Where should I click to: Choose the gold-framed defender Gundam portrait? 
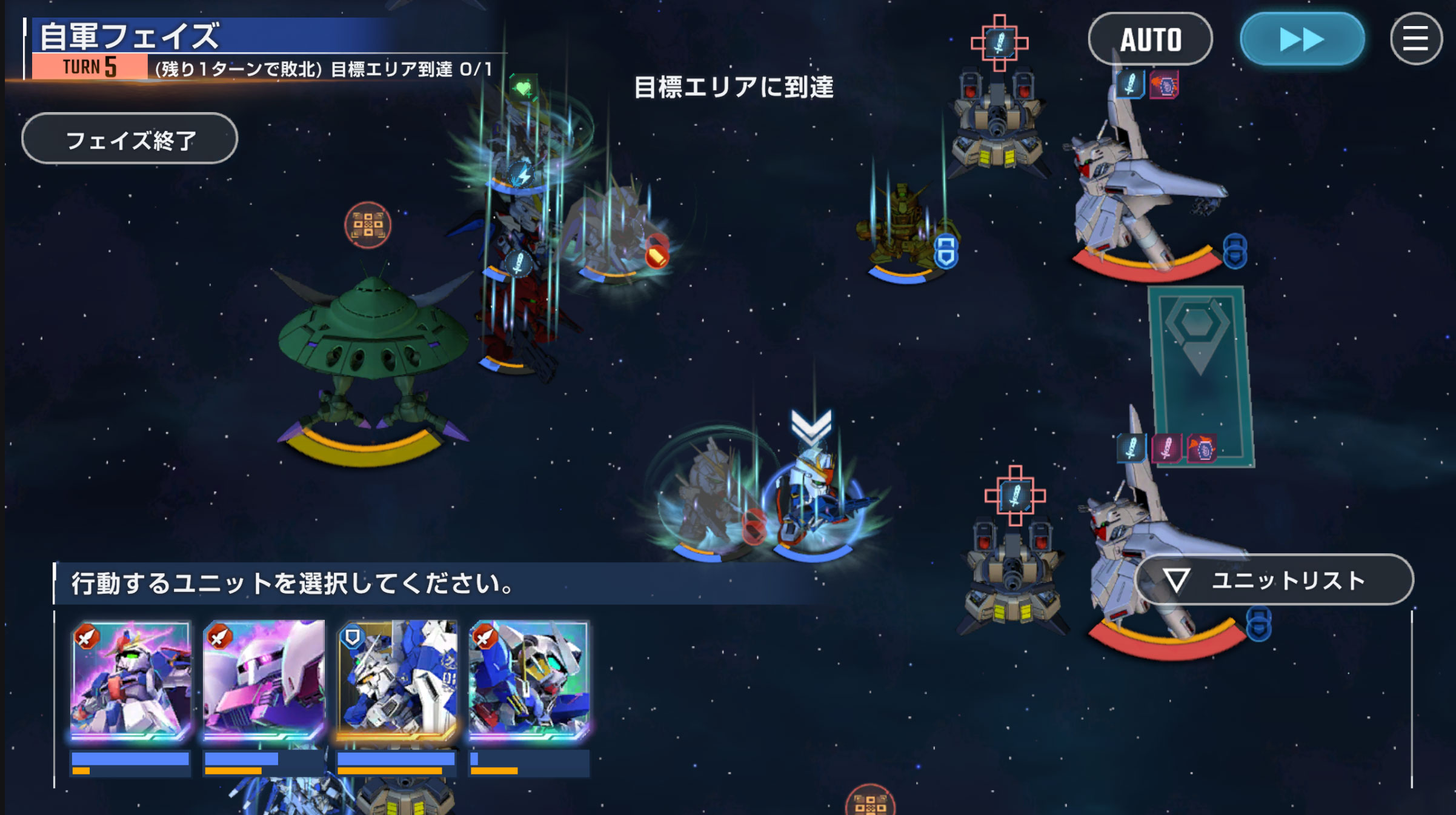(x=397, y=679)
